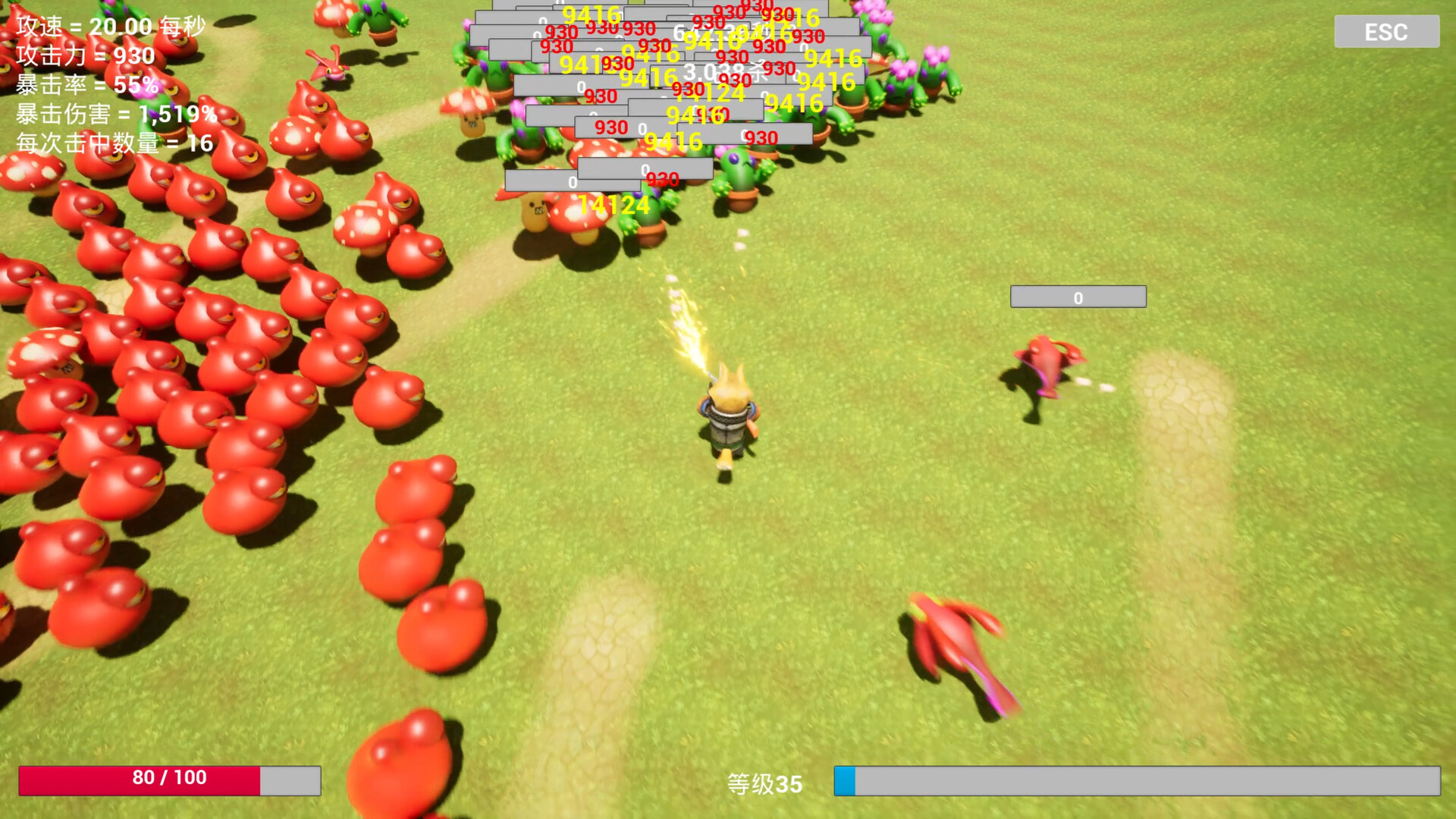Image resolution: width=1456 pixels, height=819 pixels.
Task: Click the ESC button top right
Action: pyautogui.click(x=1385, y=32)
